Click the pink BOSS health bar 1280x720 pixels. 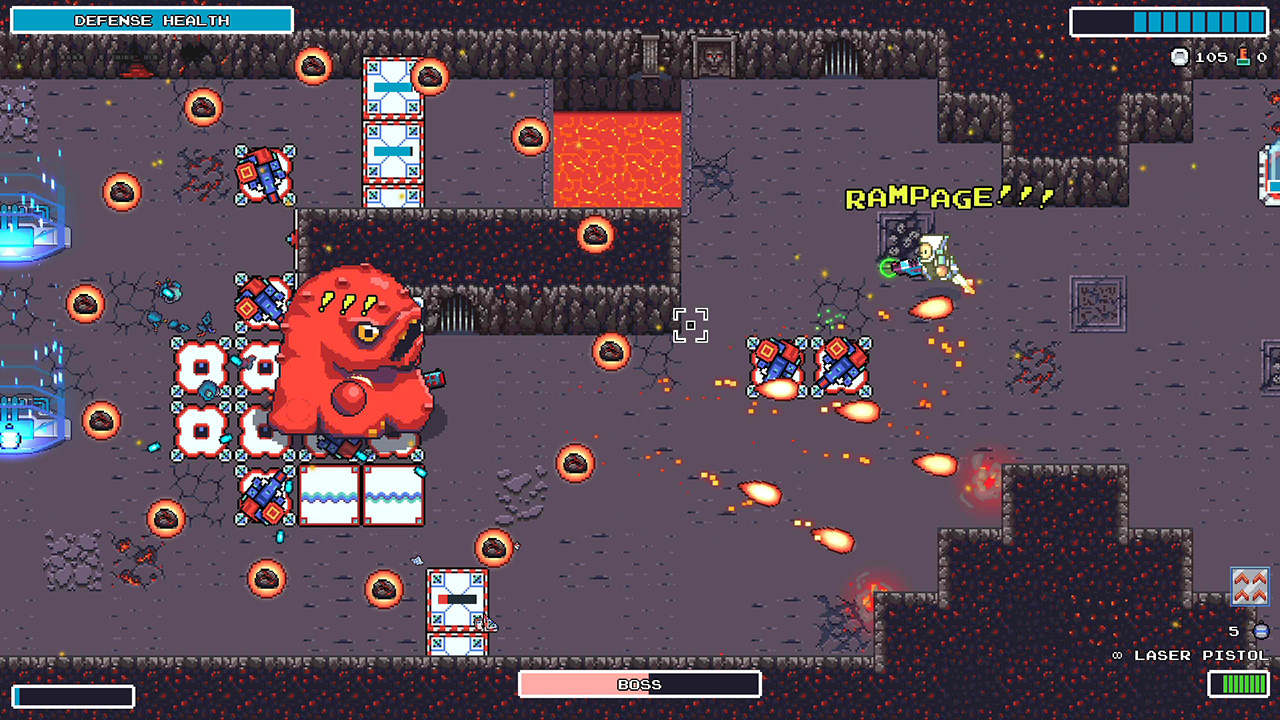point(640,684)
